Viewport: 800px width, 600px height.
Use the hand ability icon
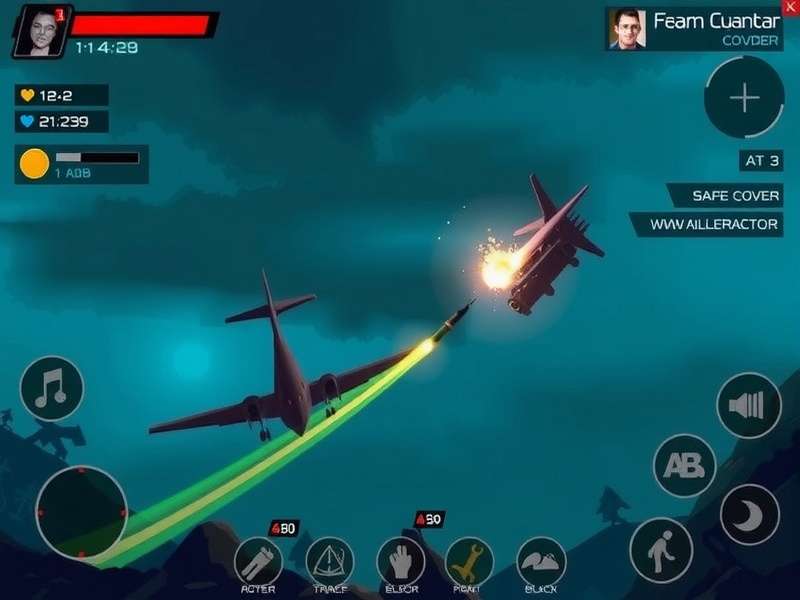point(401,561)
